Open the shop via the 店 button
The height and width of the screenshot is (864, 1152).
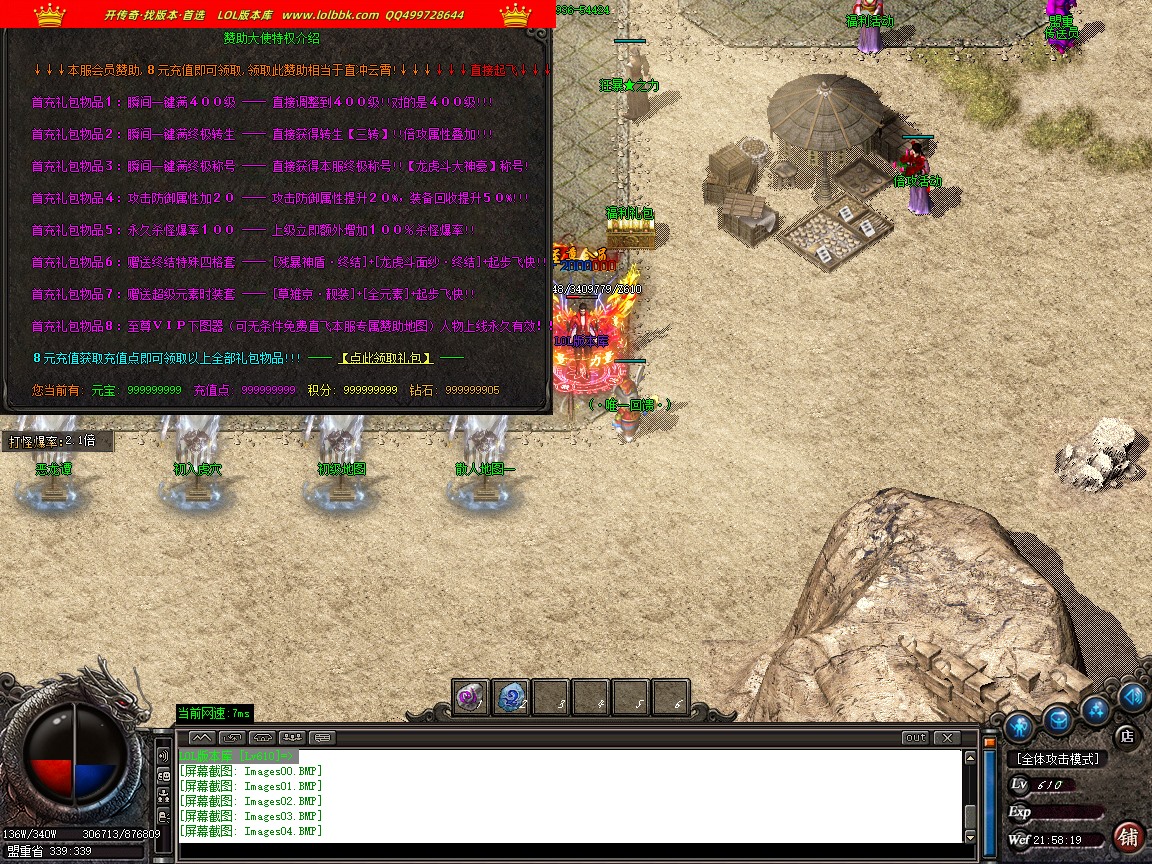point(1125,736)
